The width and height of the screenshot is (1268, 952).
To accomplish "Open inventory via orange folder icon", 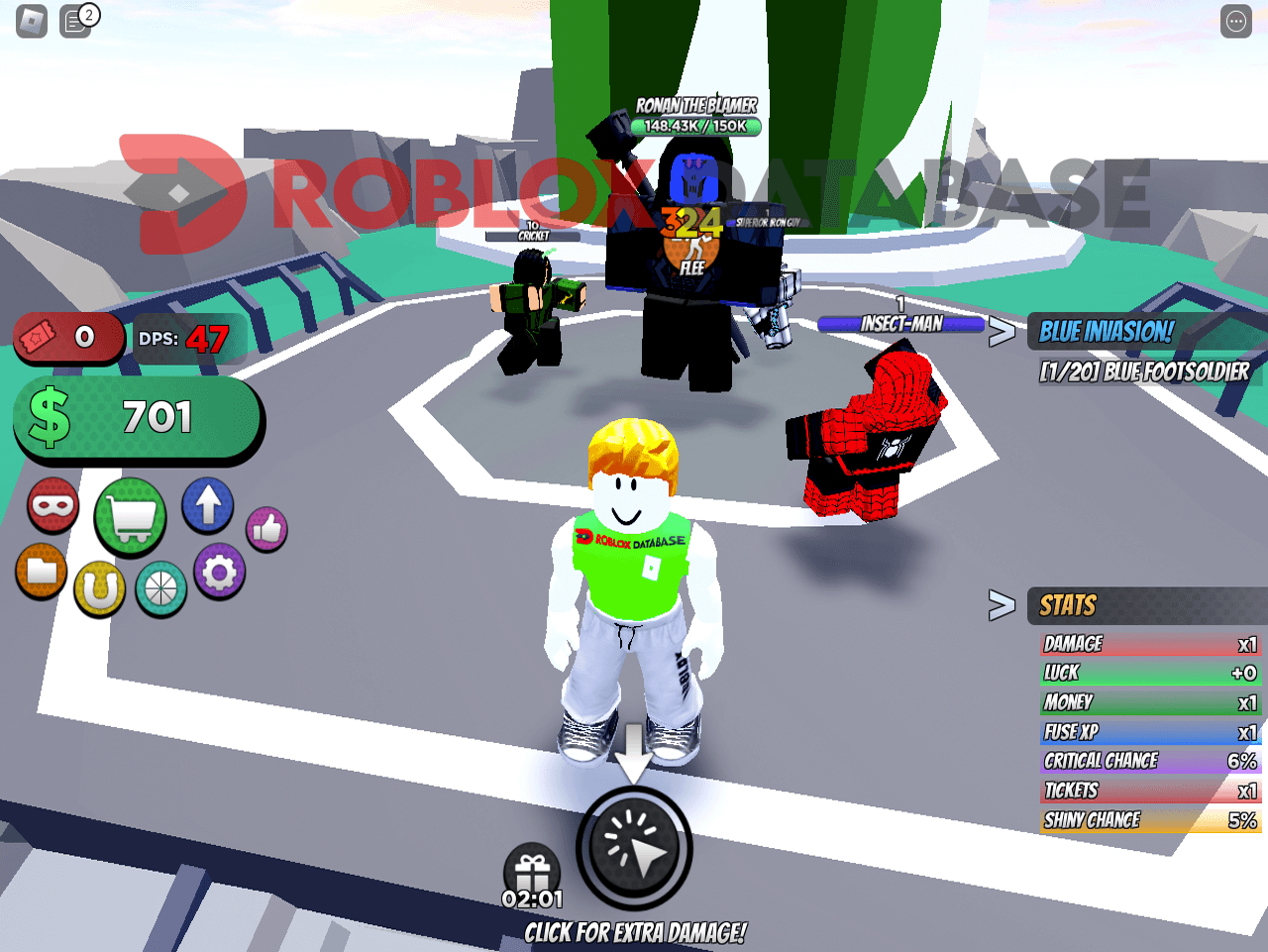I will tap(41, 572).
